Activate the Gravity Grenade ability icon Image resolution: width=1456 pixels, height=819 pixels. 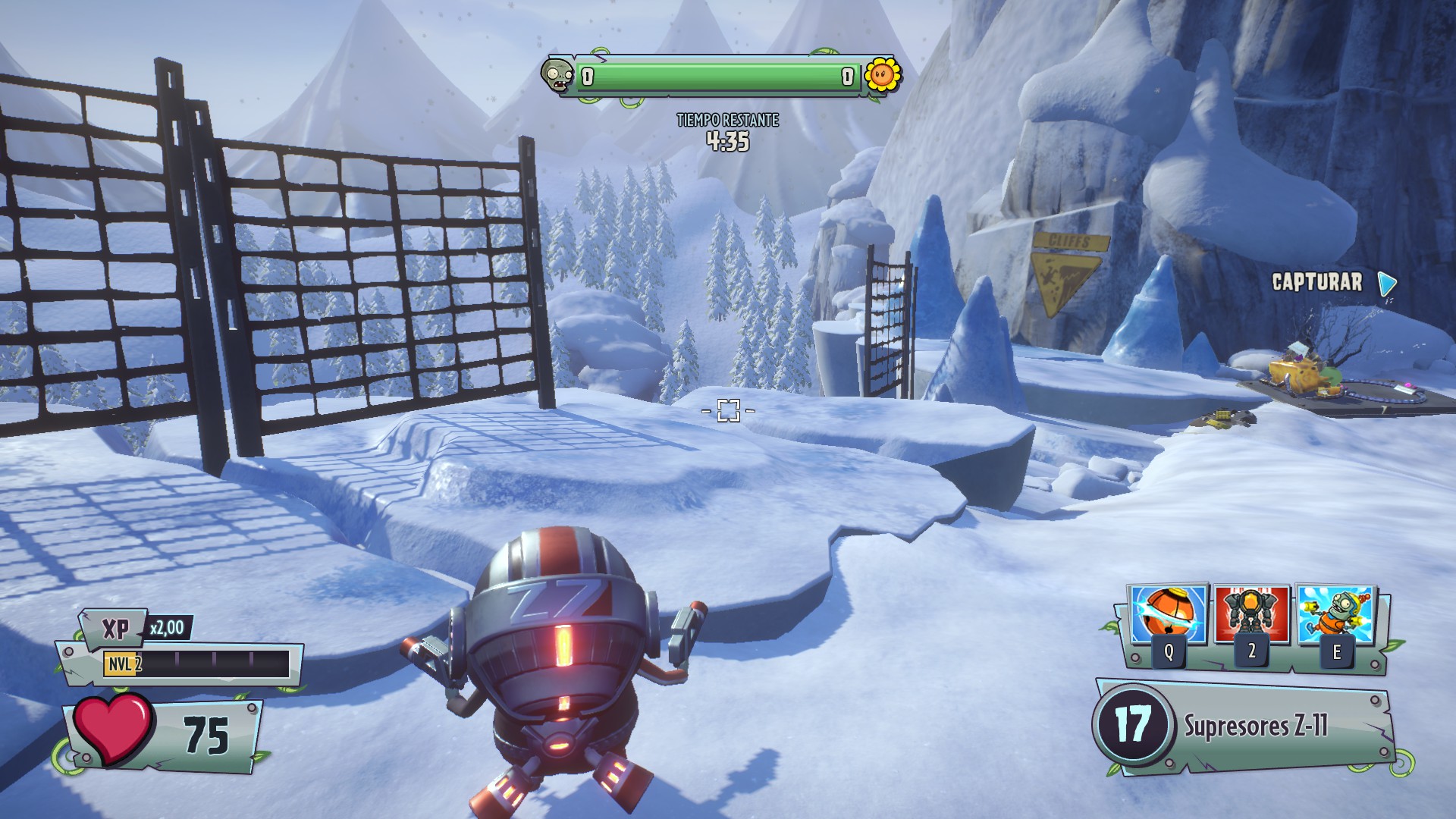[x=1168, y=615]
